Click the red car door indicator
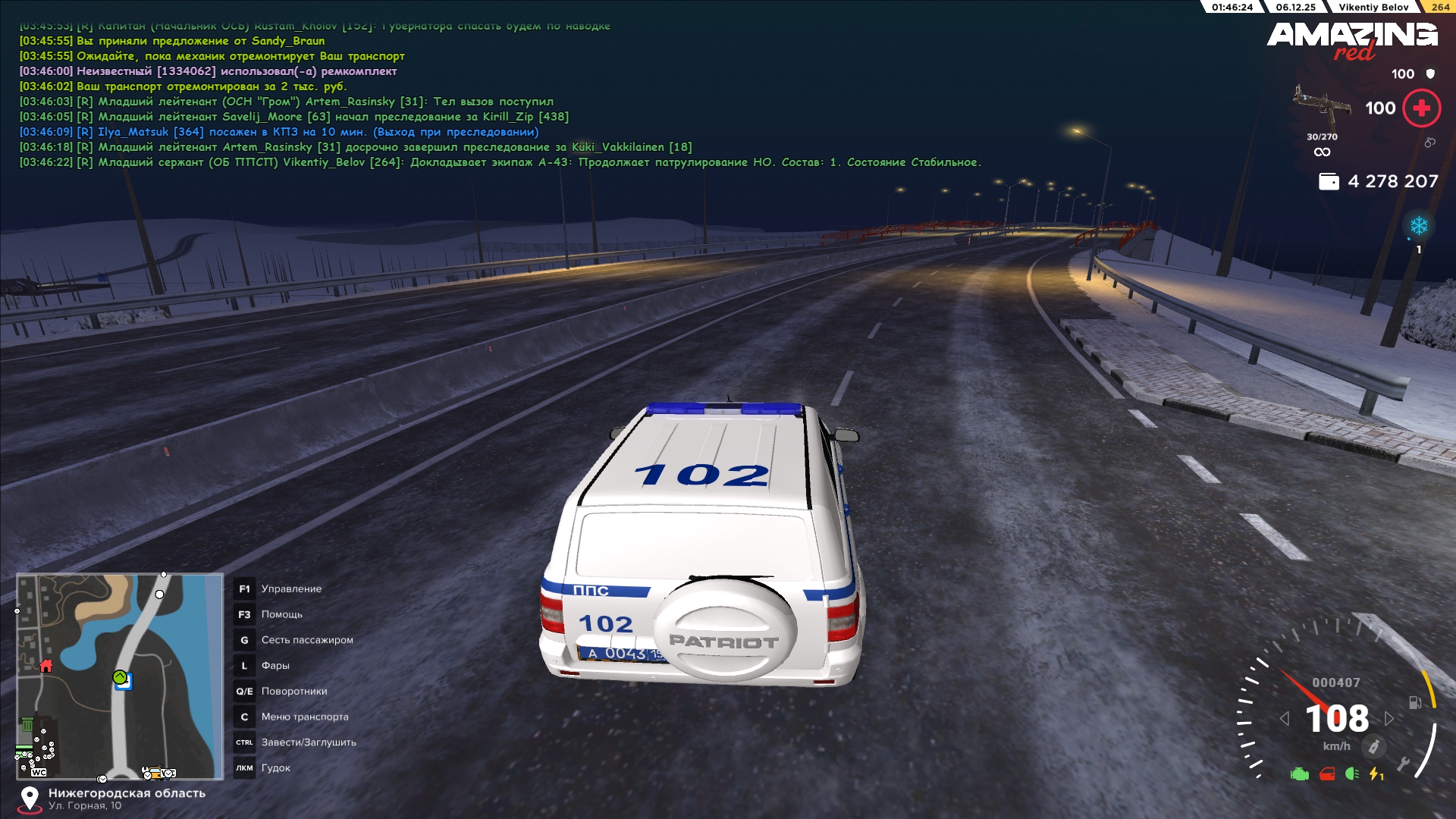The width and height of the screenshot is (1456, 819). (x=1327, y=774)
